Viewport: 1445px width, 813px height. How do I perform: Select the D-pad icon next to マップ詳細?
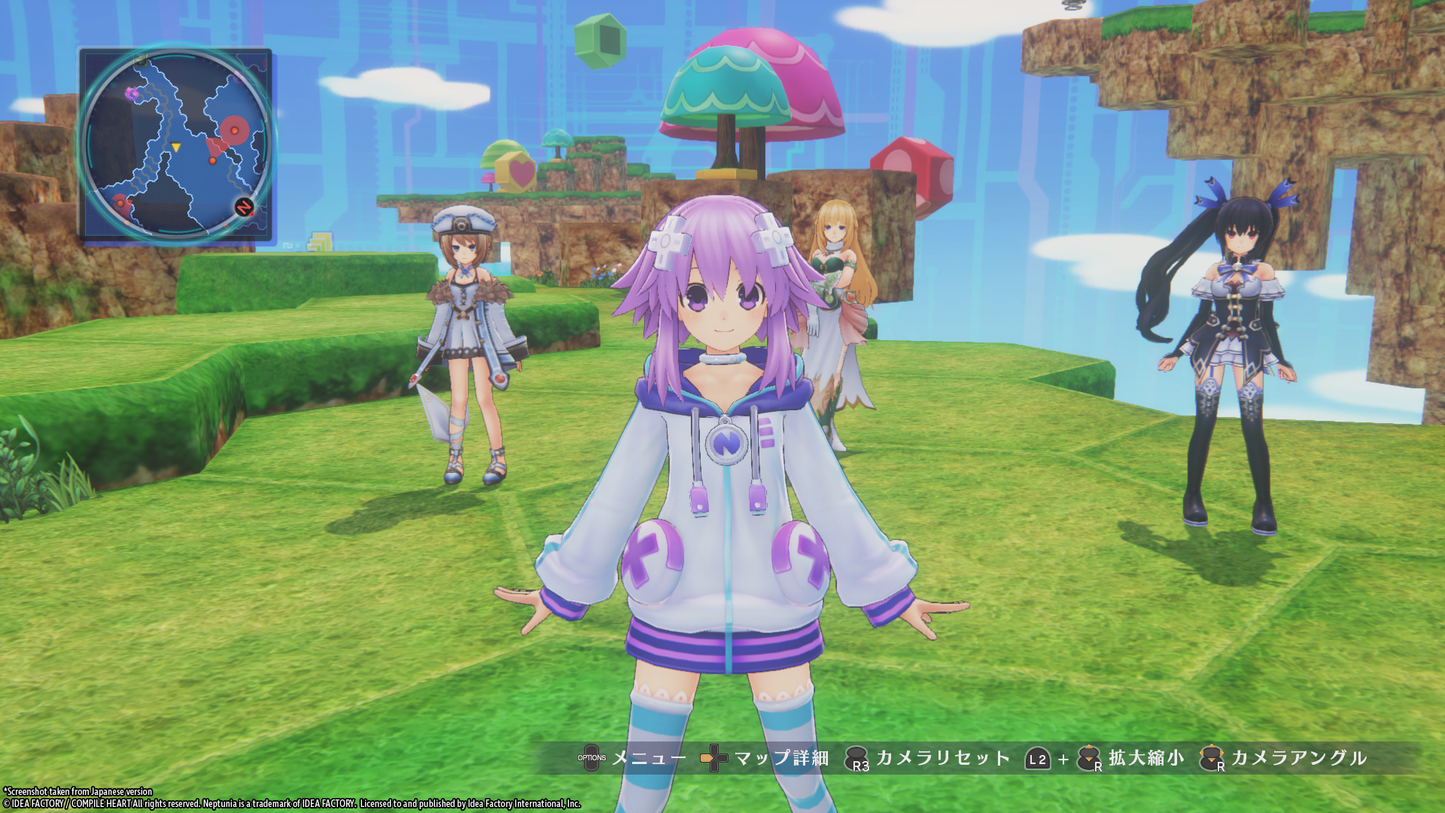[714, 756]
